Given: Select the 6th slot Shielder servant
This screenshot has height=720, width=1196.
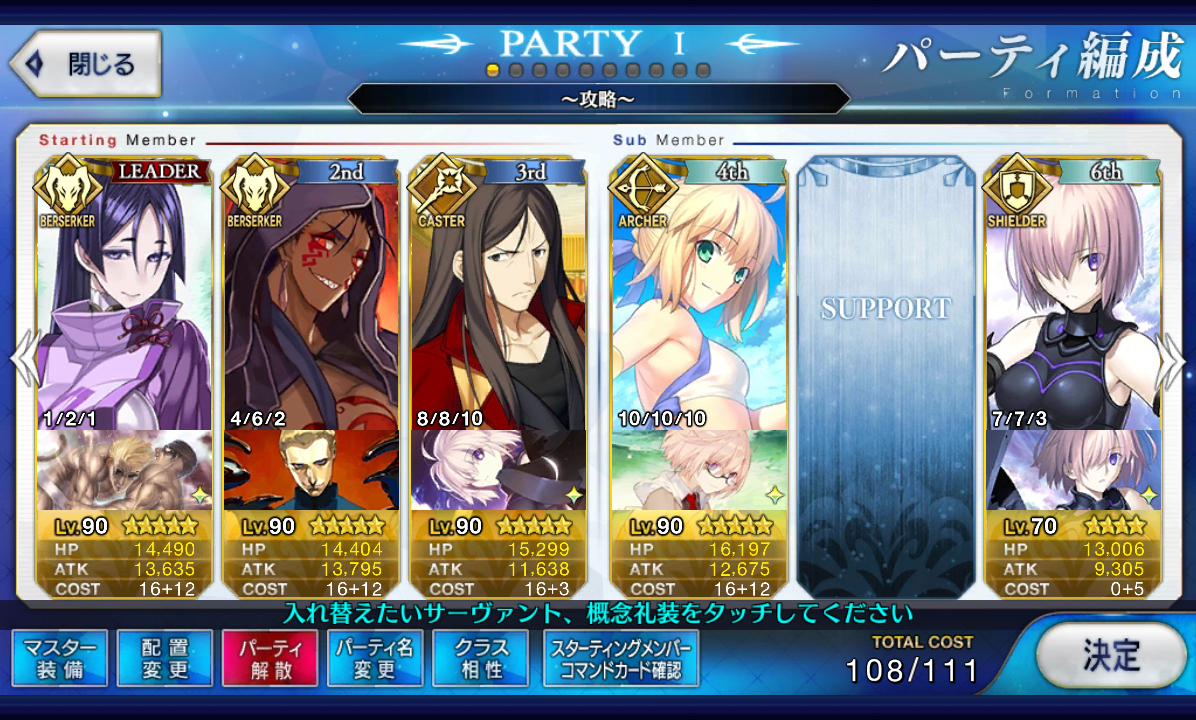Looking at the screenshot, I should click(x=1073, y=300).
